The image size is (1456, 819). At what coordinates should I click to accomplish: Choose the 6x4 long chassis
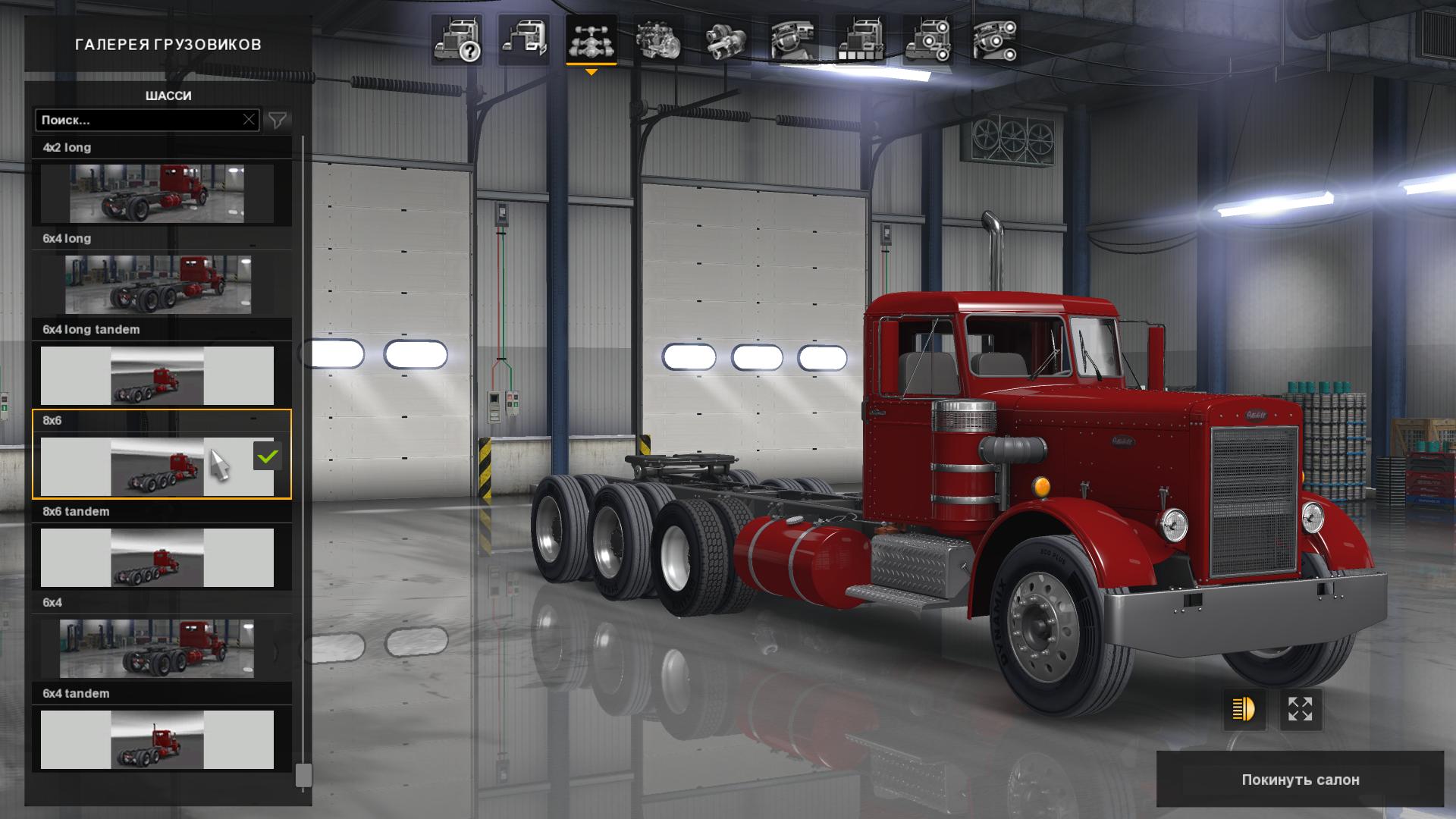click(x=157, y=284)
